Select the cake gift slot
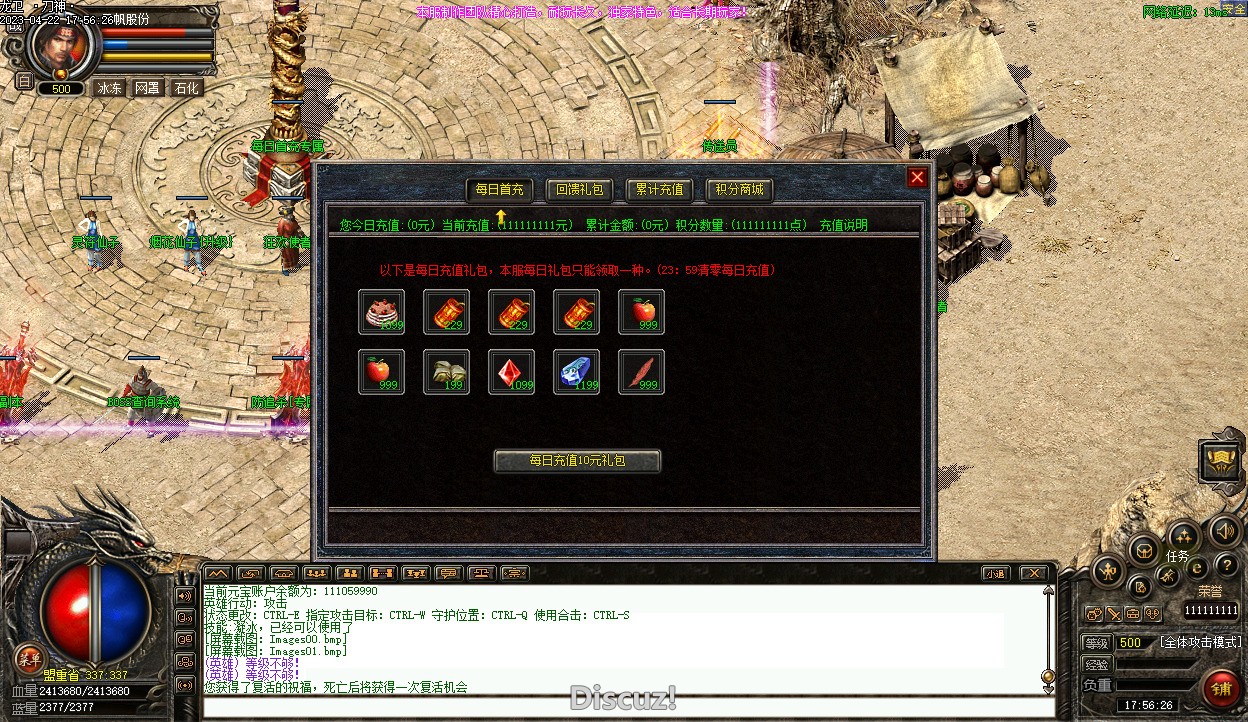Viewport: 1248px width, 722px height. pos(381,312)
